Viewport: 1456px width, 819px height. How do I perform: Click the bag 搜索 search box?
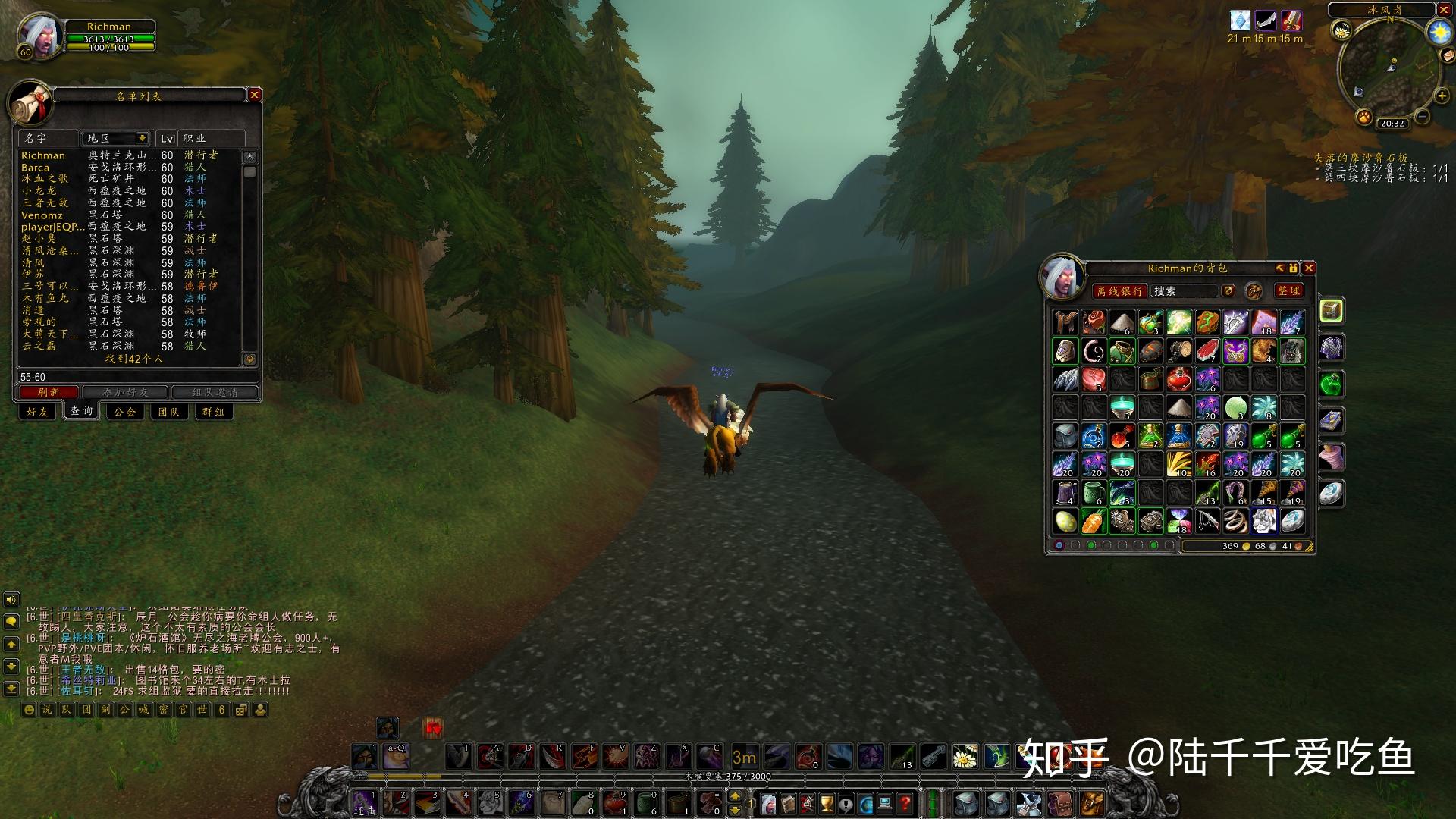point(1183,291)
